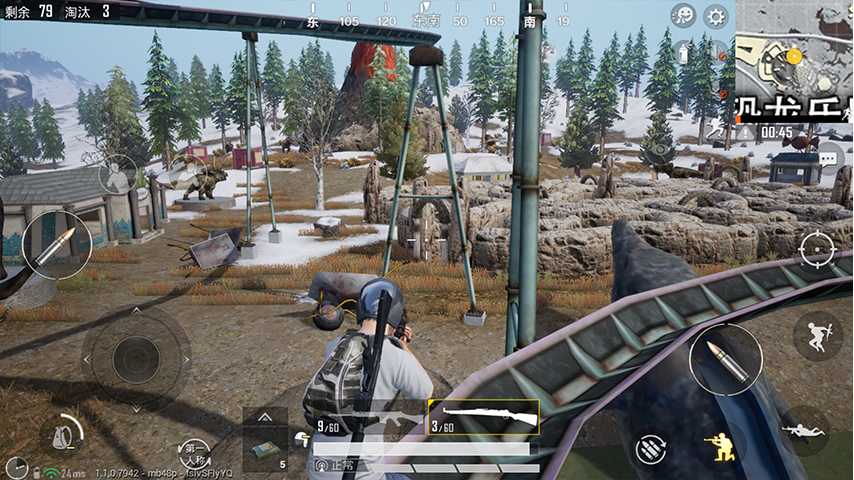Toggle the sprint running-man icon
This screenshot has height=480, width=854.
point(716,129)
